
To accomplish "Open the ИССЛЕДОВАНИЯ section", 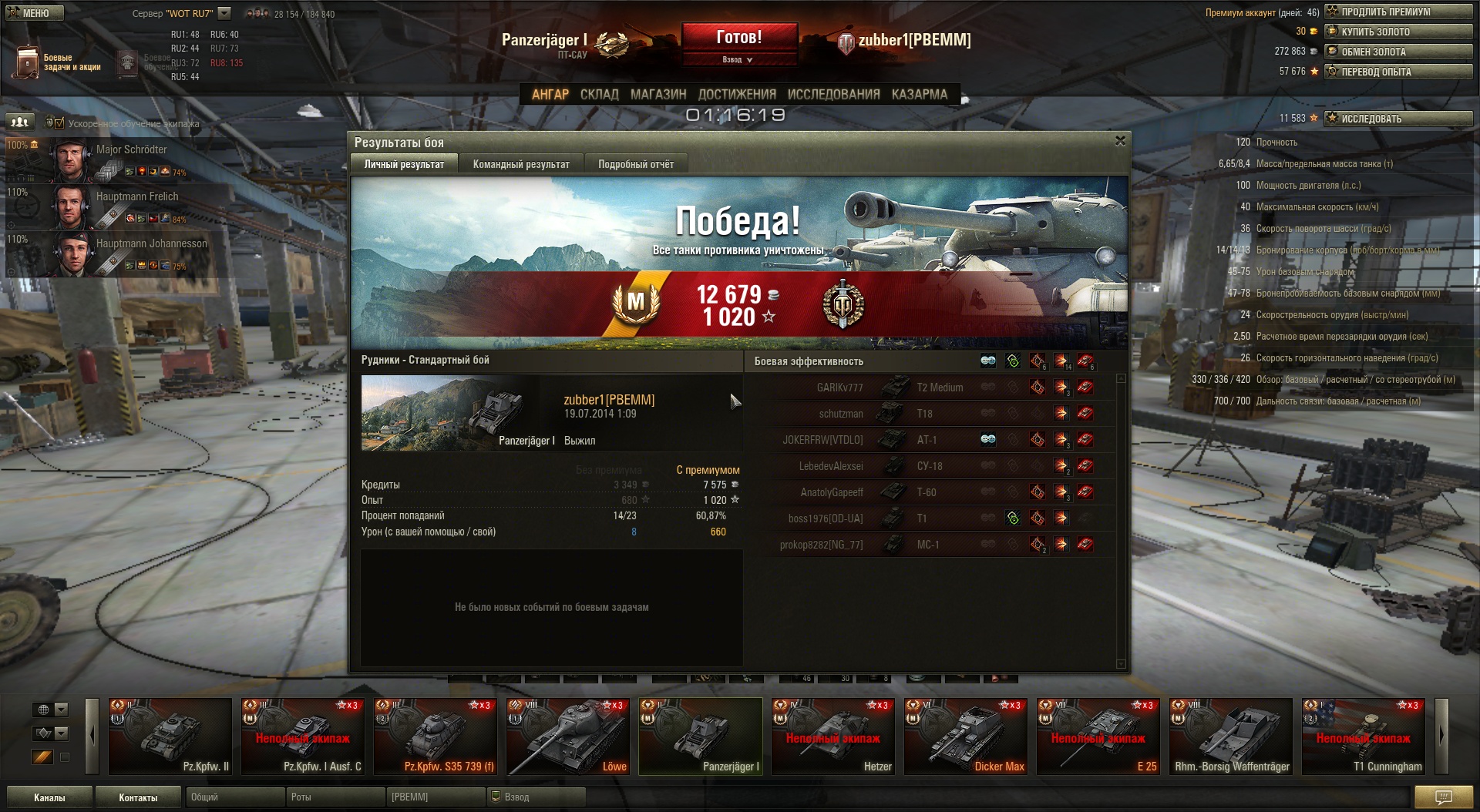I will pyautogui.click(x=833, y=94).
